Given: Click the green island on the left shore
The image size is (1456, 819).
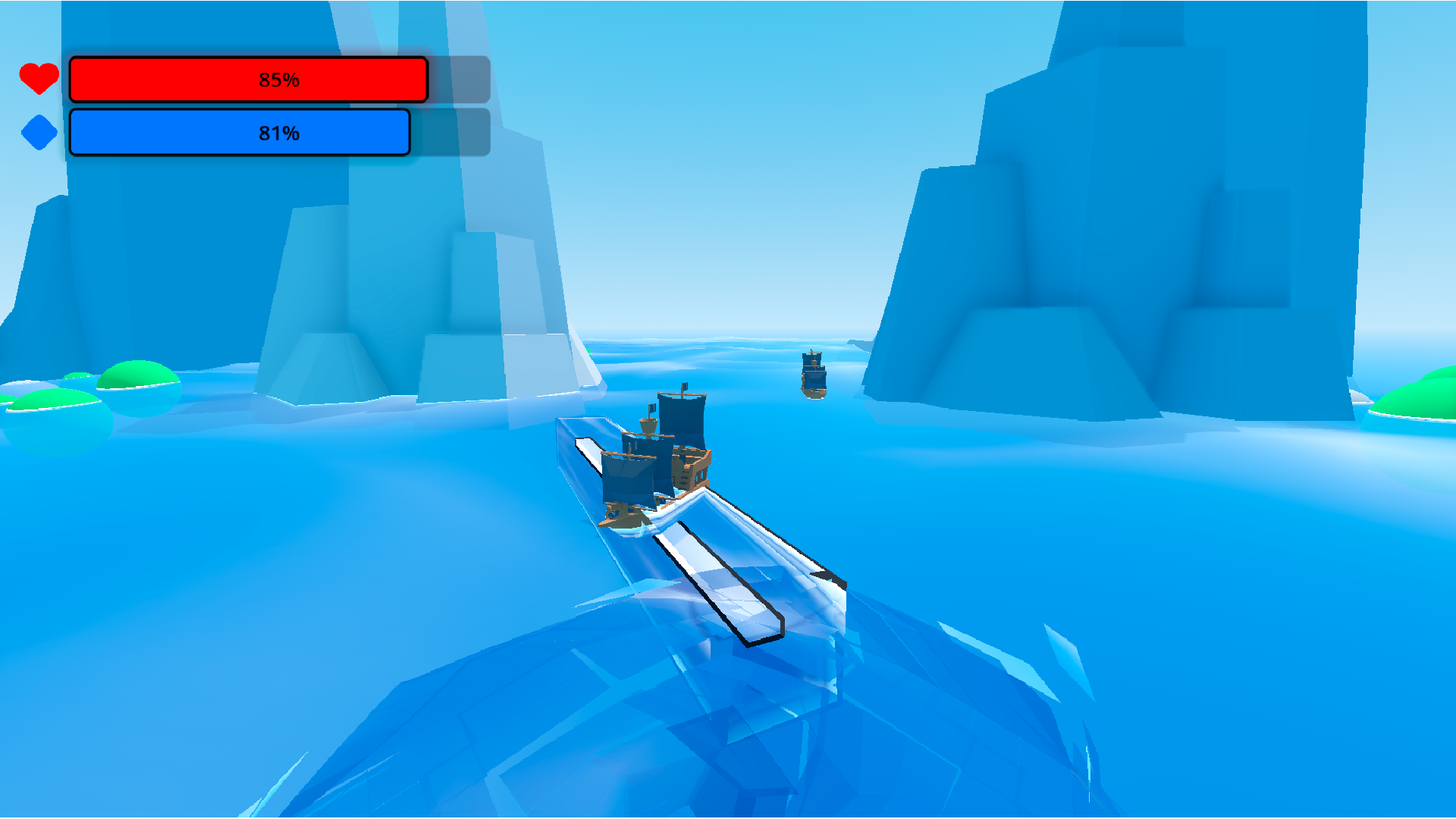Looking at the screenshot, I should coord(136,375).
